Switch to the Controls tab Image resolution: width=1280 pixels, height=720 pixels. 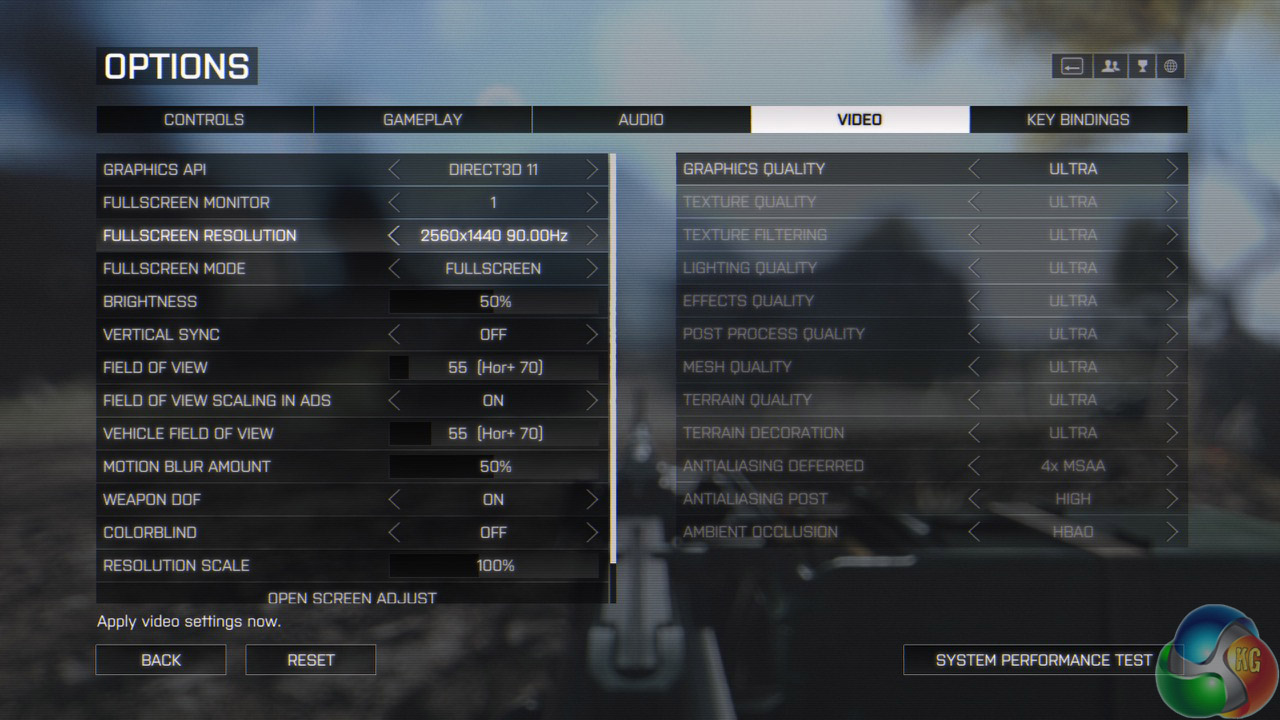(204, 119)
